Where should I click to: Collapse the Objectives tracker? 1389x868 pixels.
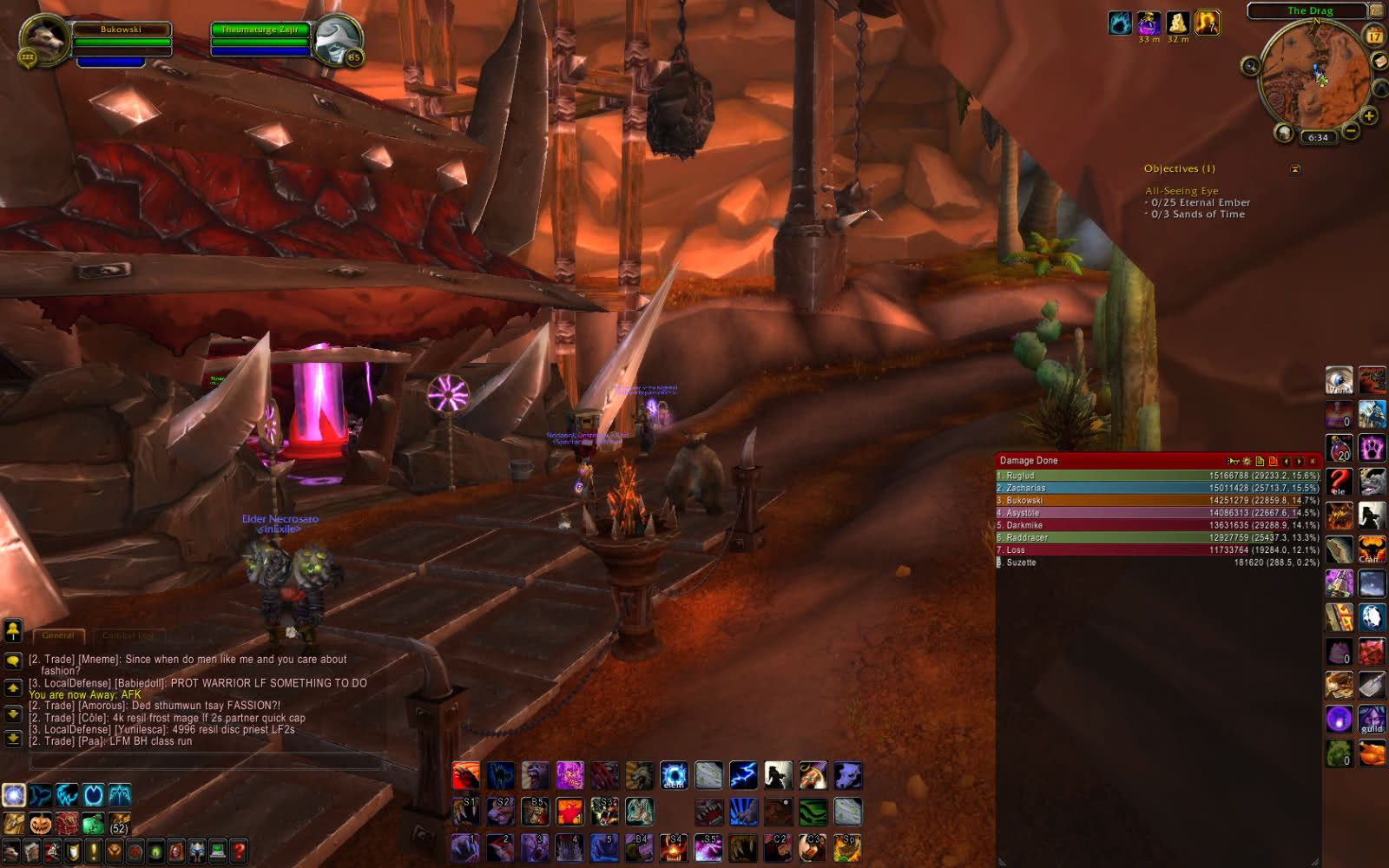[1295, 169]
